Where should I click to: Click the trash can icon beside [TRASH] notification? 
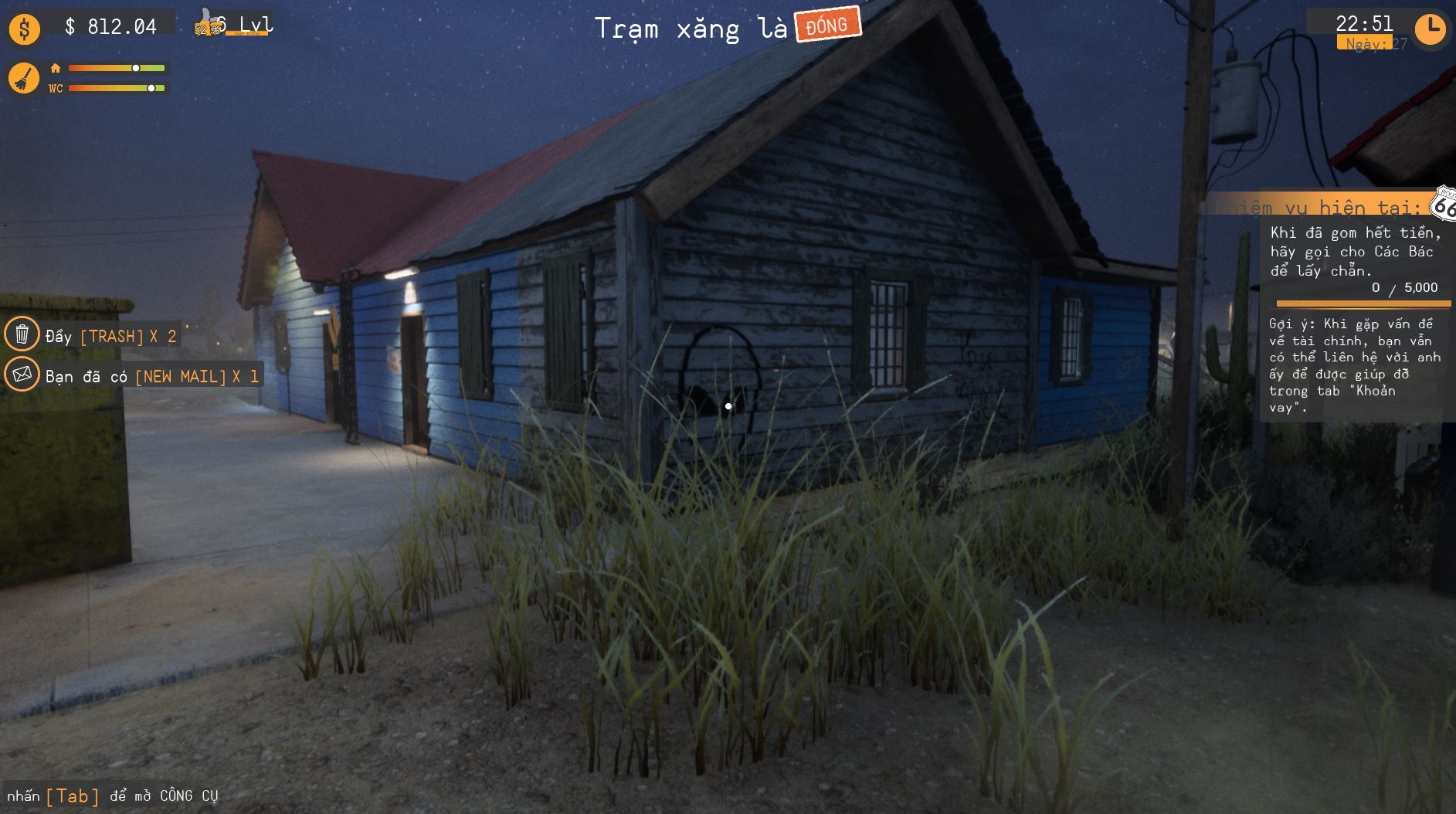tap(24, 334)
